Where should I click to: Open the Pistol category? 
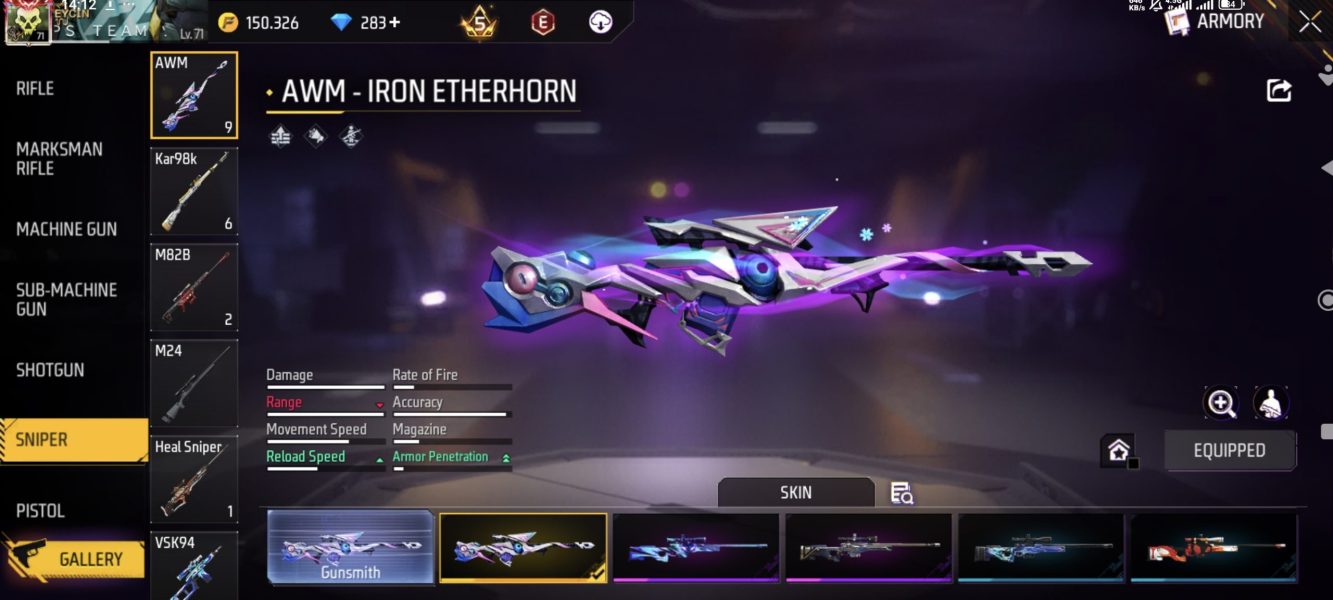click(40, 511)
